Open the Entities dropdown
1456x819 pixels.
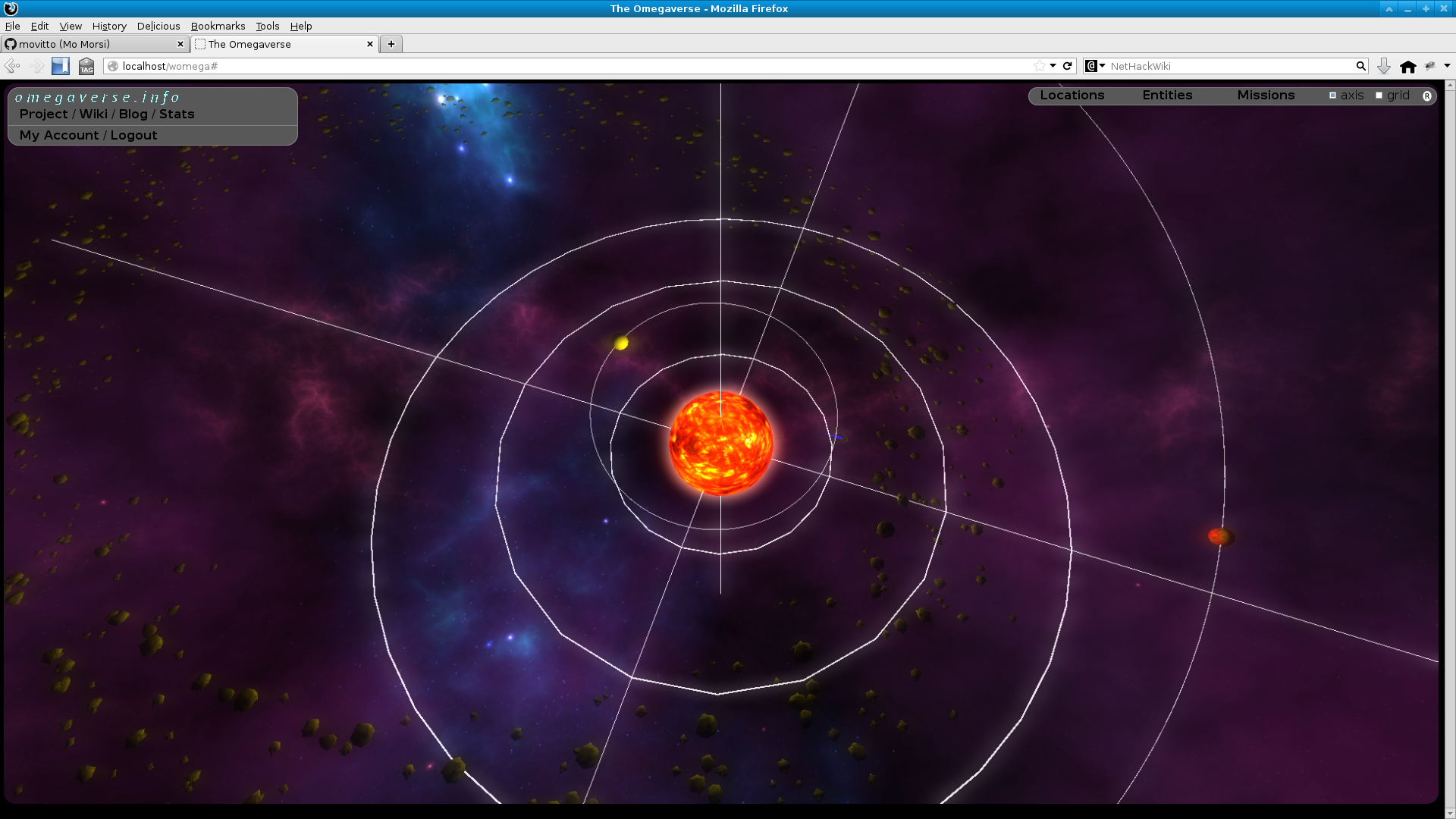[1166, 95]
